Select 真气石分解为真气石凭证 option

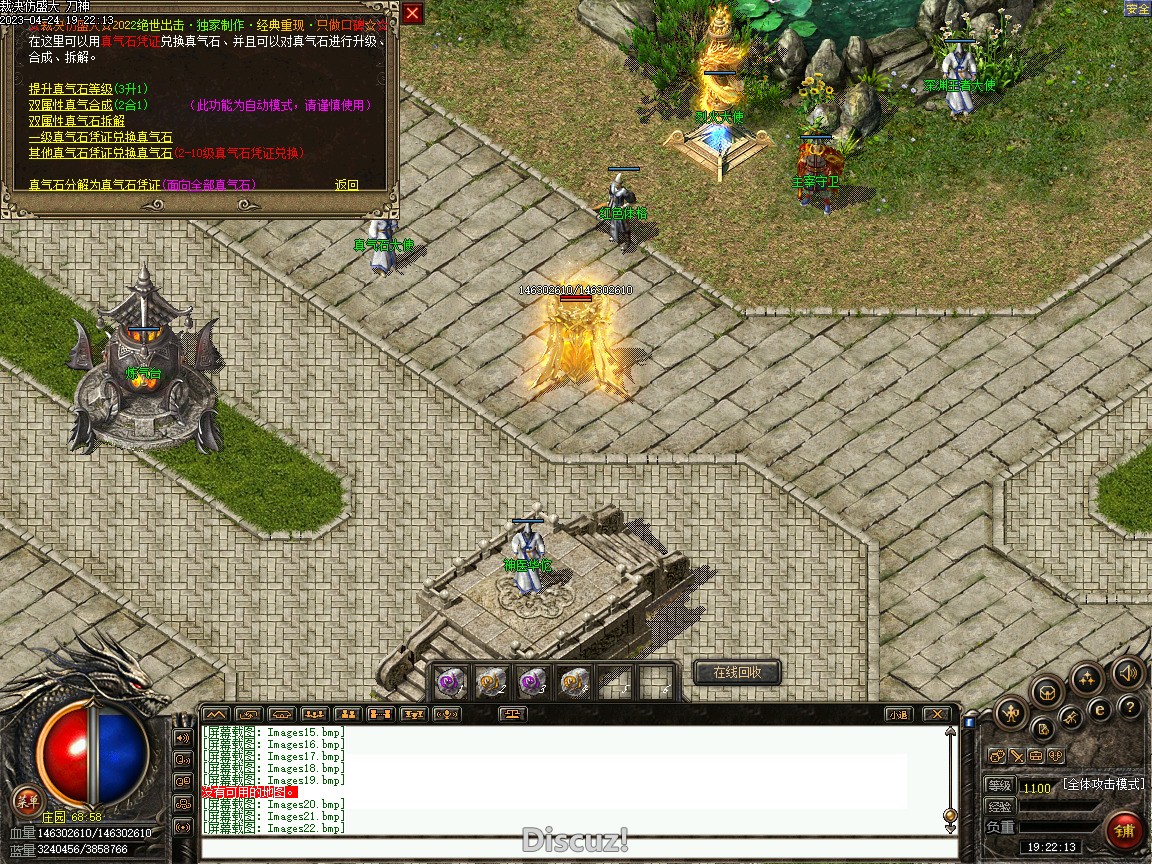[94, 185]
